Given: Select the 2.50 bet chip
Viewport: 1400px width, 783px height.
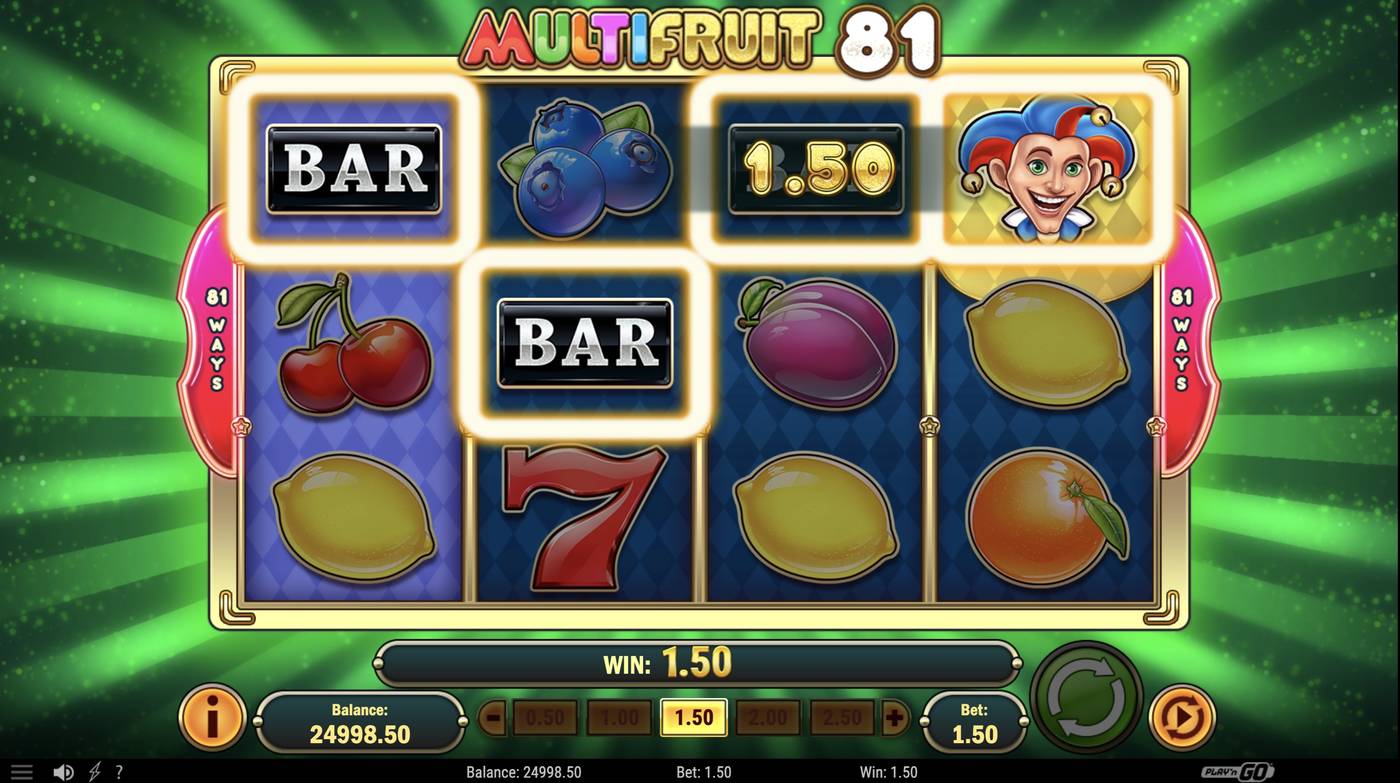Looking at the screenshot, I should tap(841, 717).
